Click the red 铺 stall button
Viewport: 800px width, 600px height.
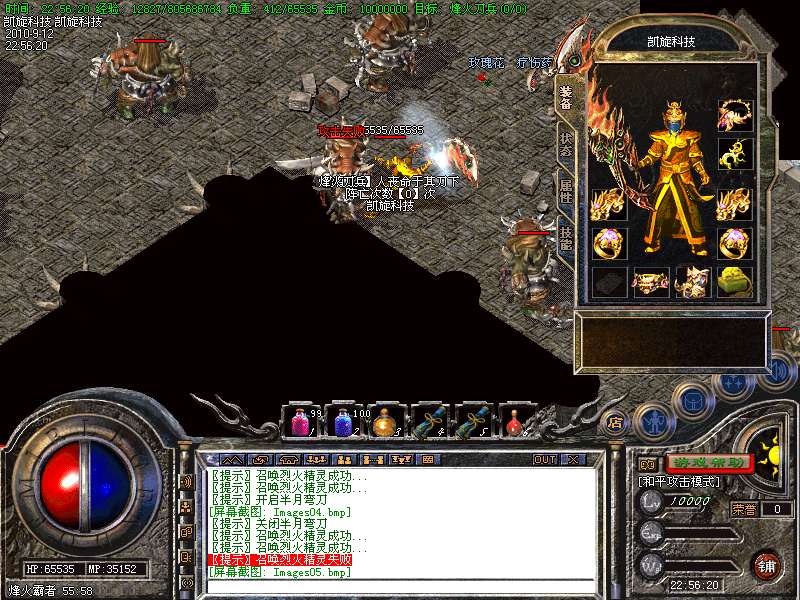click(766, 565)
